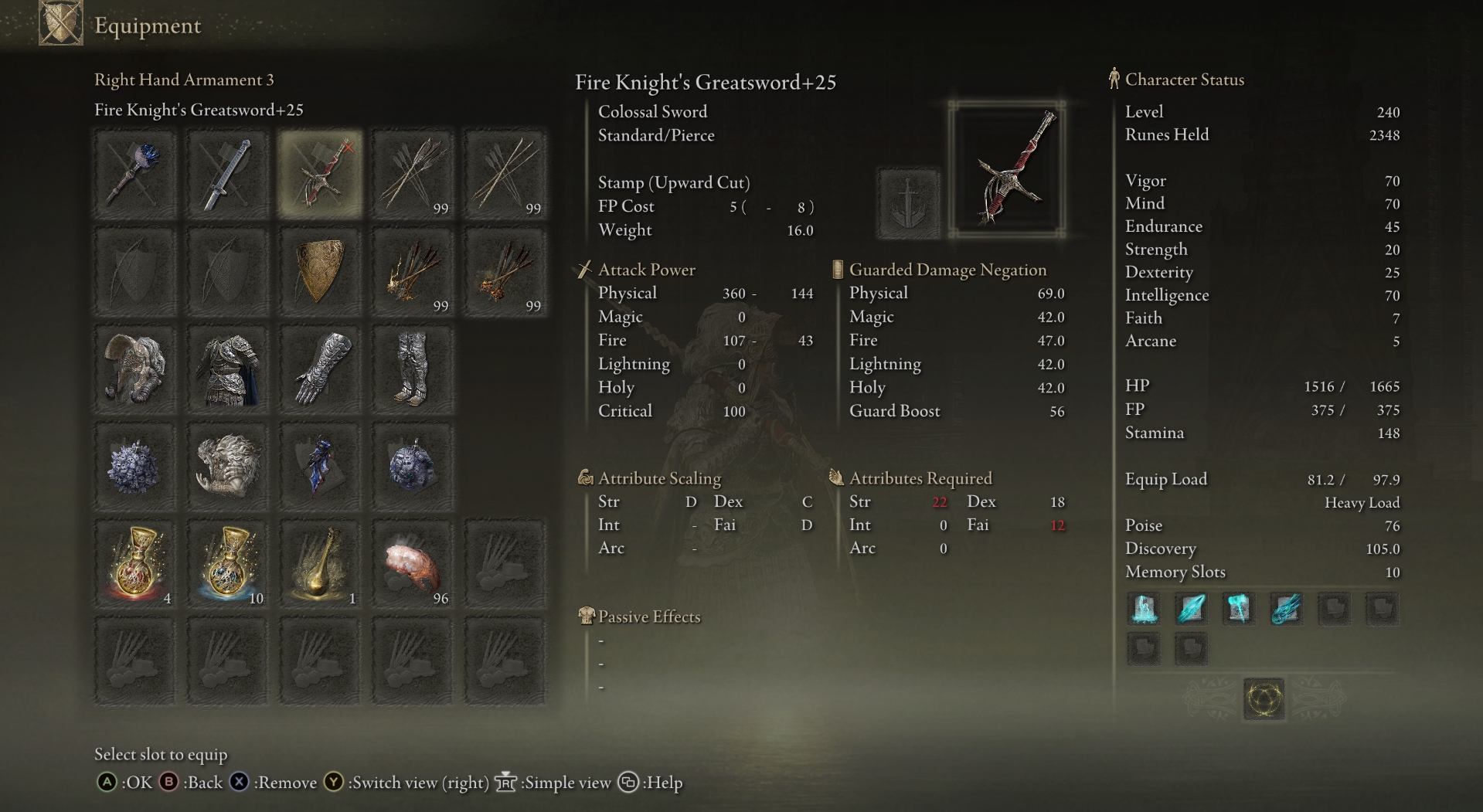
Task: Select the katana armament slot
Action: pos(228,174)
